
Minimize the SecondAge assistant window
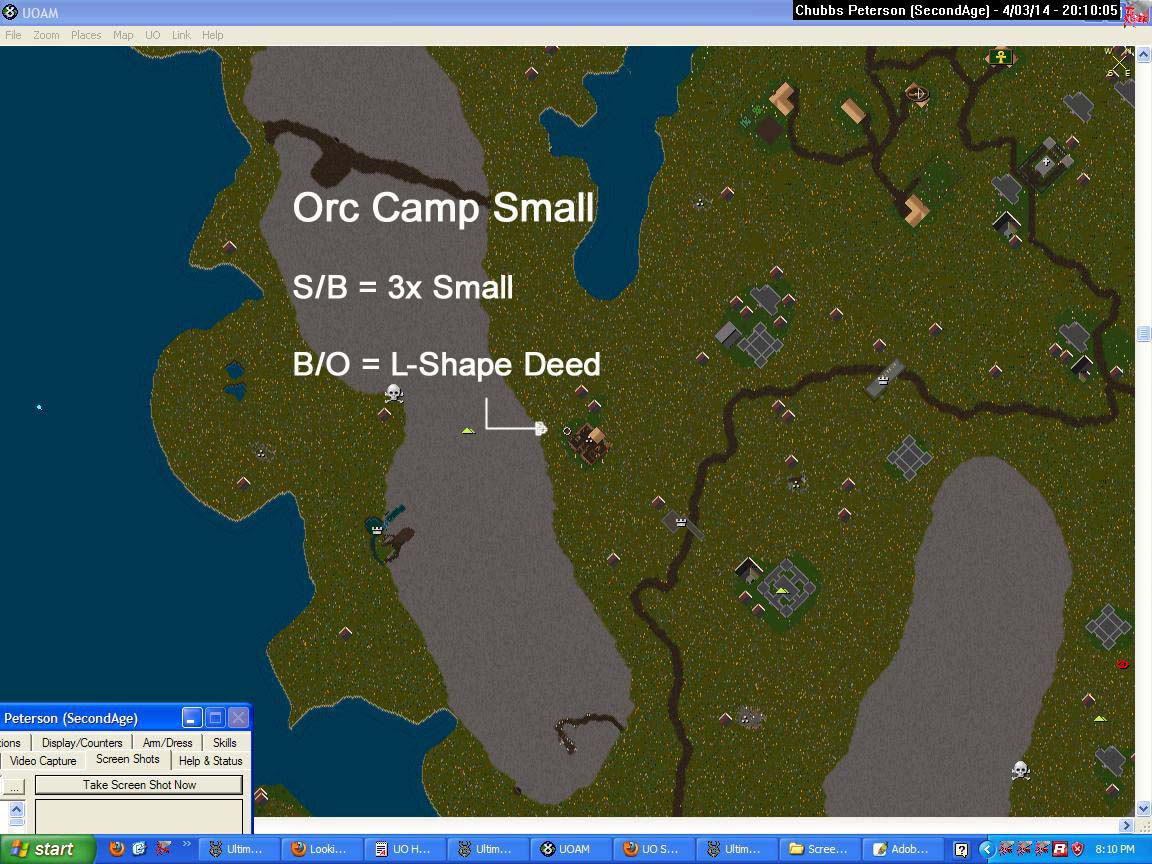click(x=192, y=718)
